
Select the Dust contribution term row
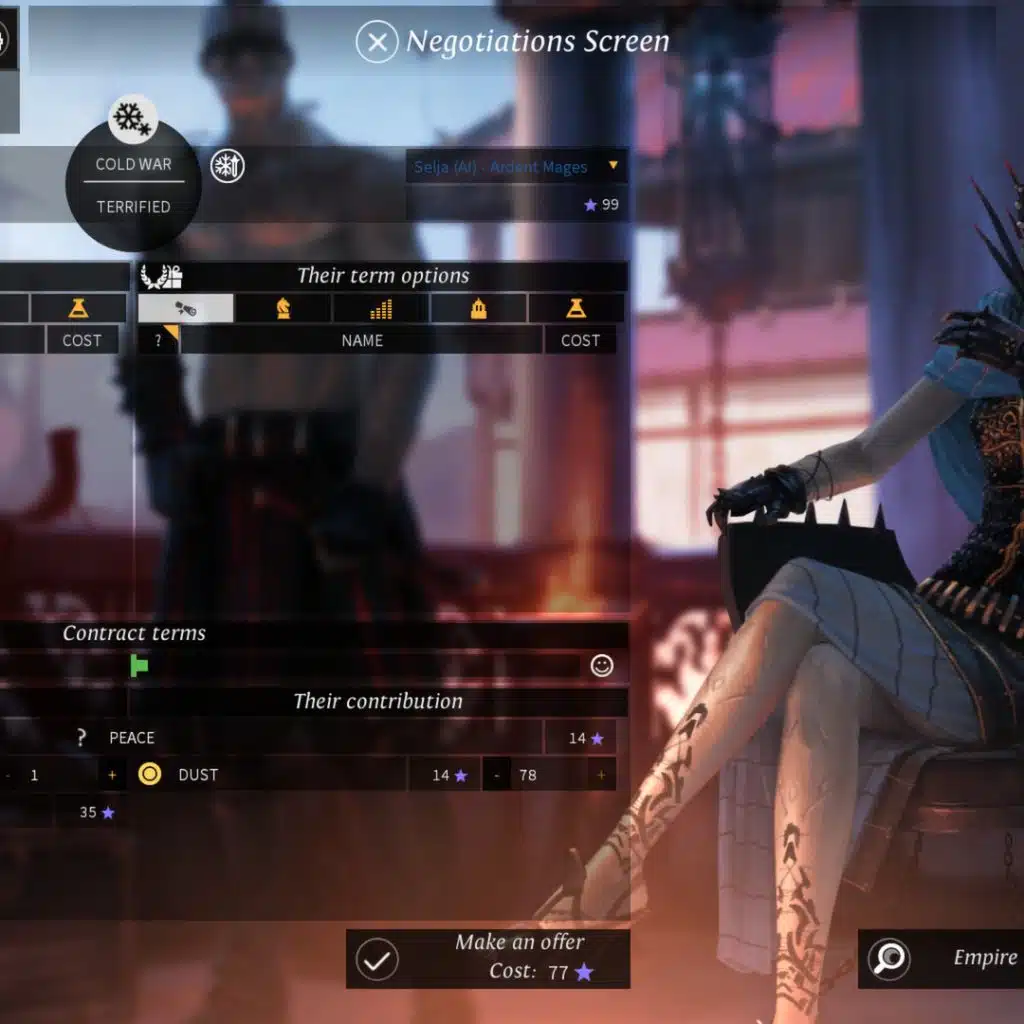pos(270,775)
